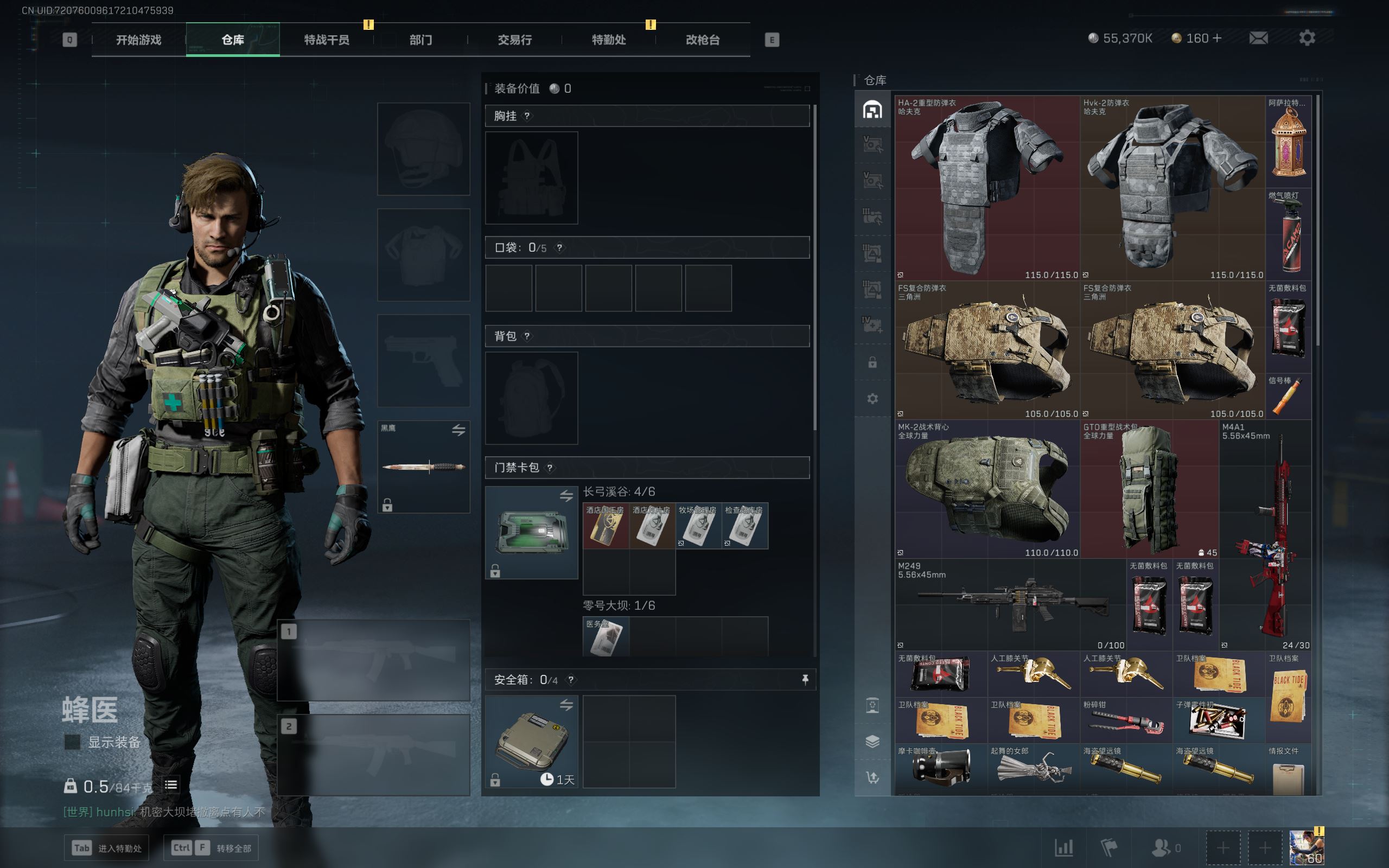The image size is (1389, 868).
Task: Click the 进入特勤处 button
Action: tap(107, 848)
